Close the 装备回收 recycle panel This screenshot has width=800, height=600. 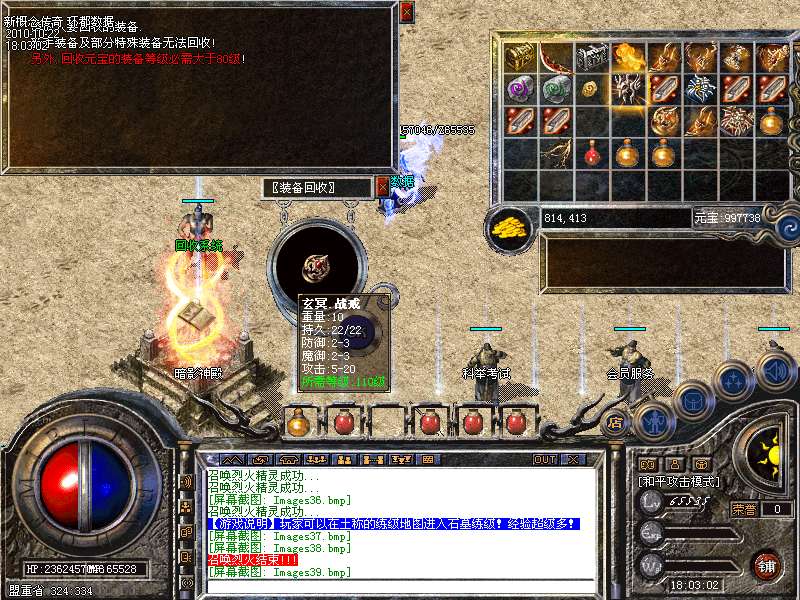click(x=383, y=186)
